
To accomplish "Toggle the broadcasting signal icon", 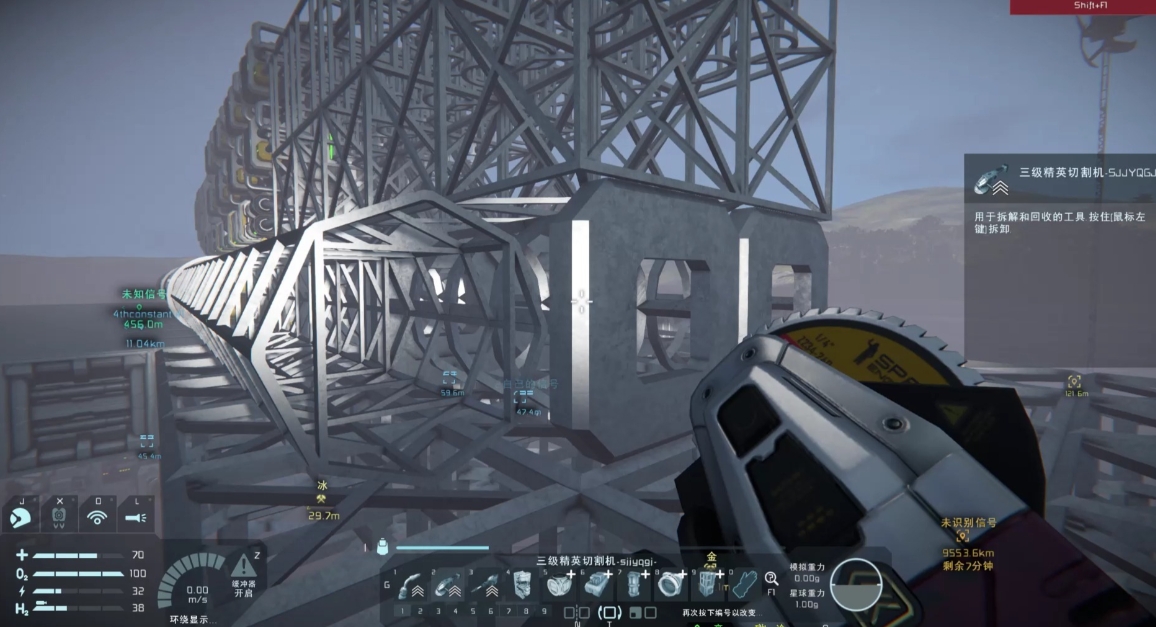I will (x=97, y=517).
